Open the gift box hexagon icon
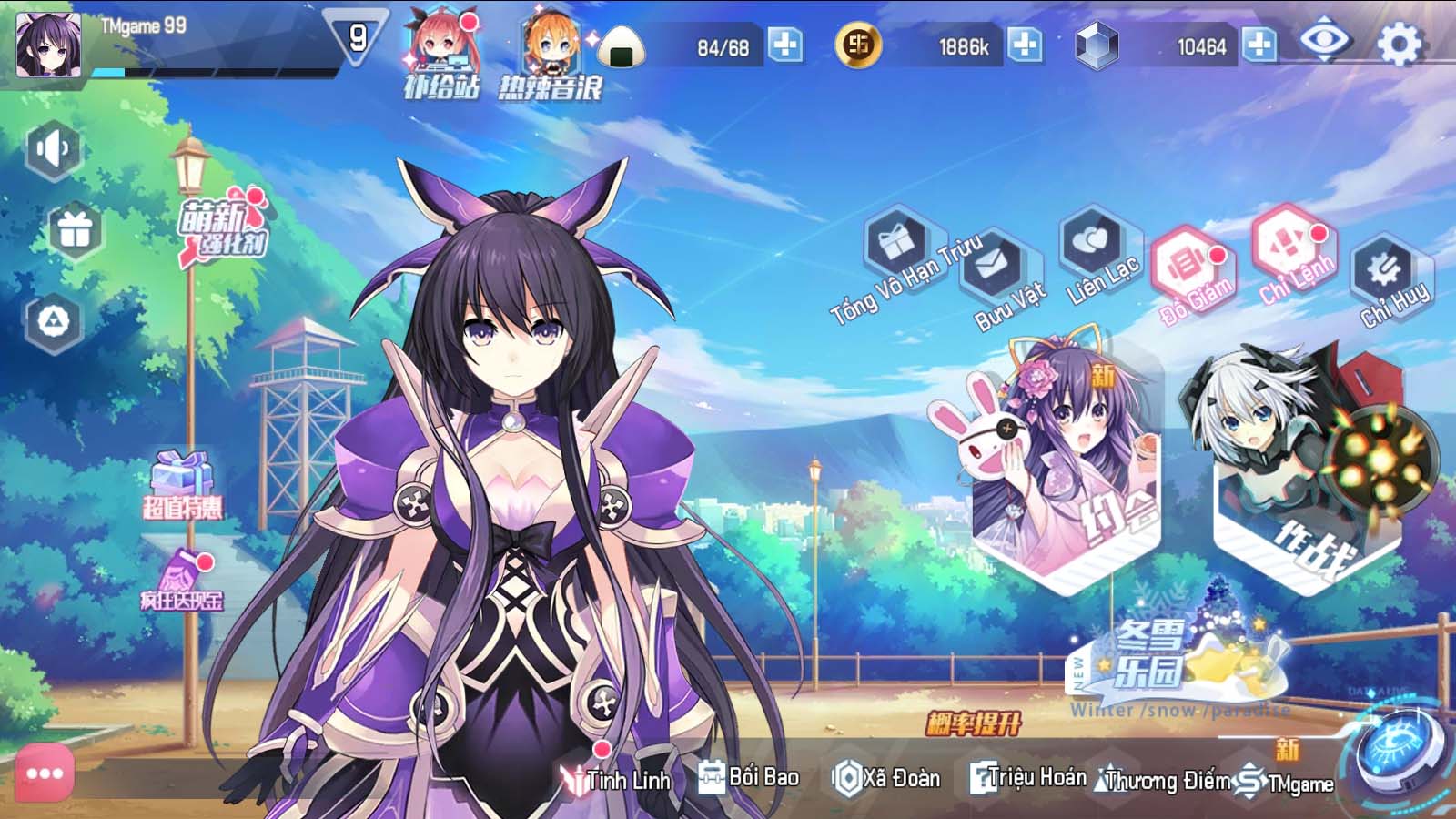 (75, 230)
